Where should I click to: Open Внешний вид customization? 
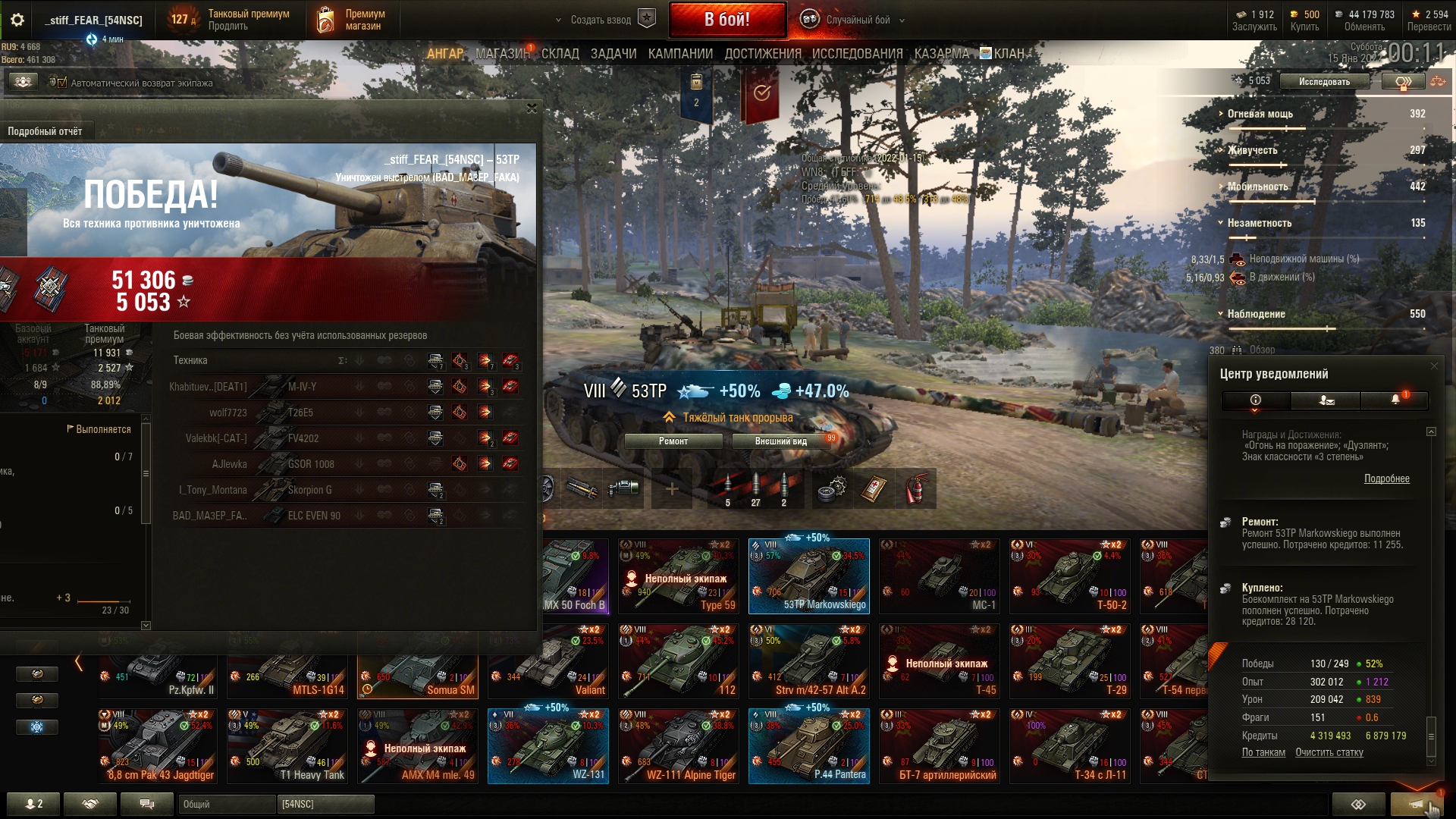pyautogui.click(x=781, y=441)
